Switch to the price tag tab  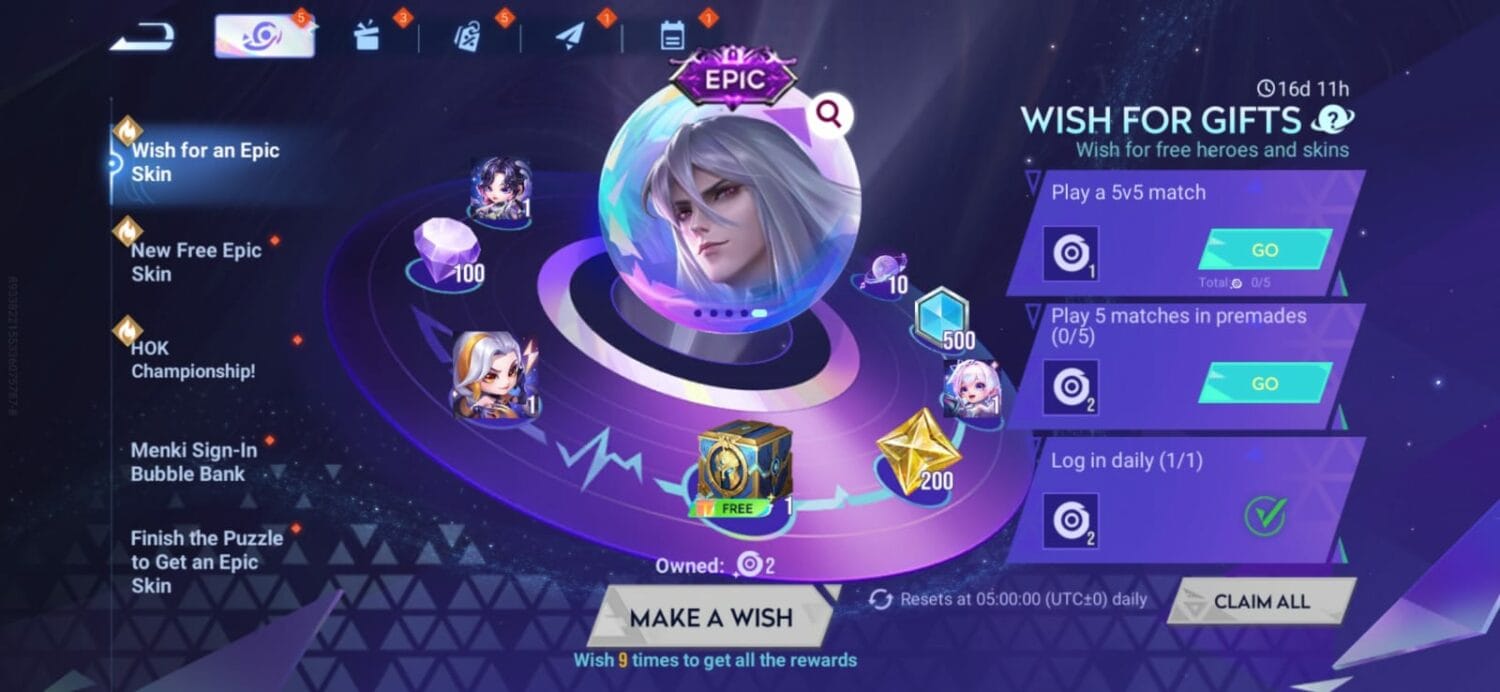tap(468, 38)
